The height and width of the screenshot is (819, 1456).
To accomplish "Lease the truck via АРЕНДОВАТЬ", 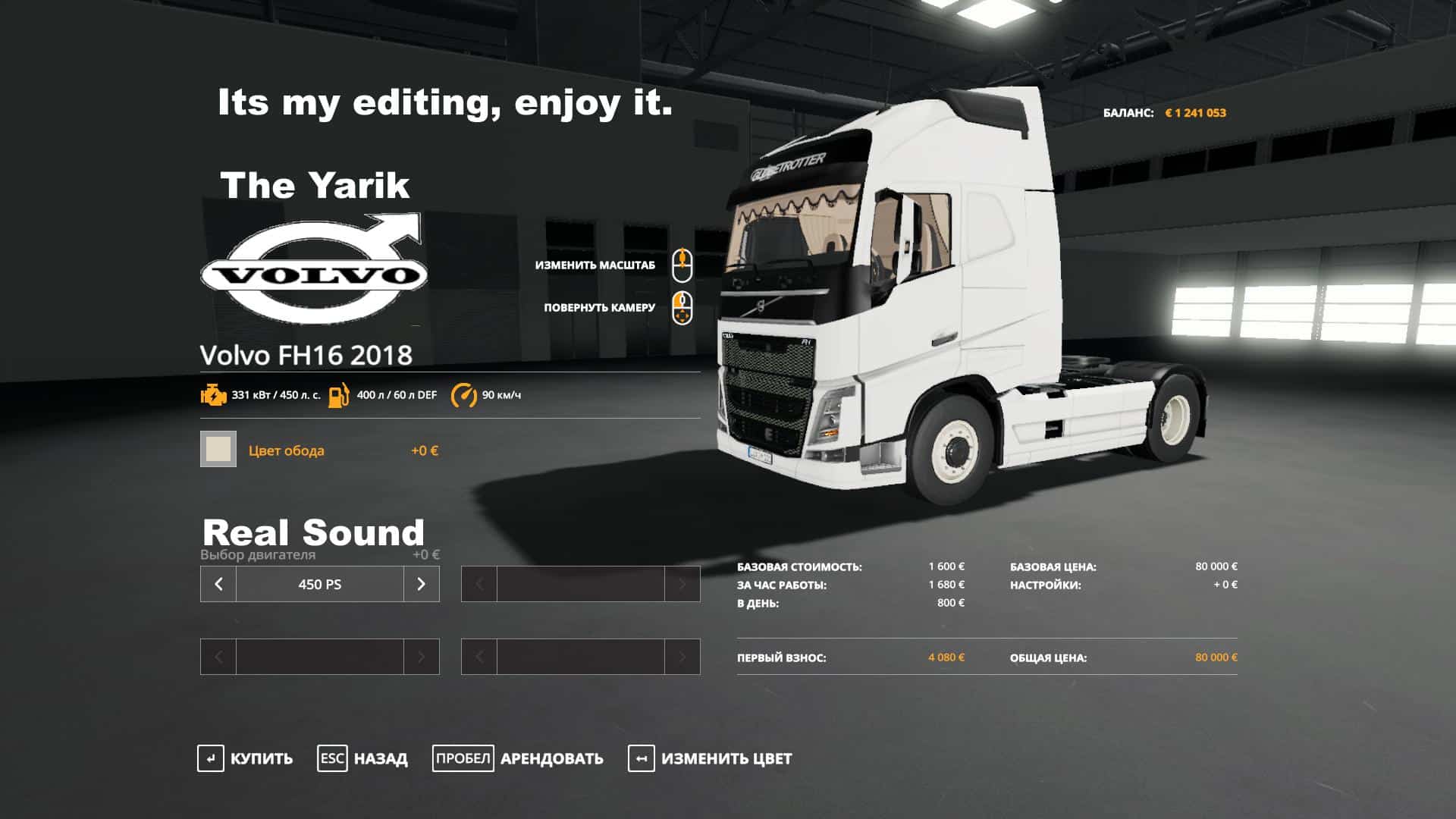I will 518,758.
